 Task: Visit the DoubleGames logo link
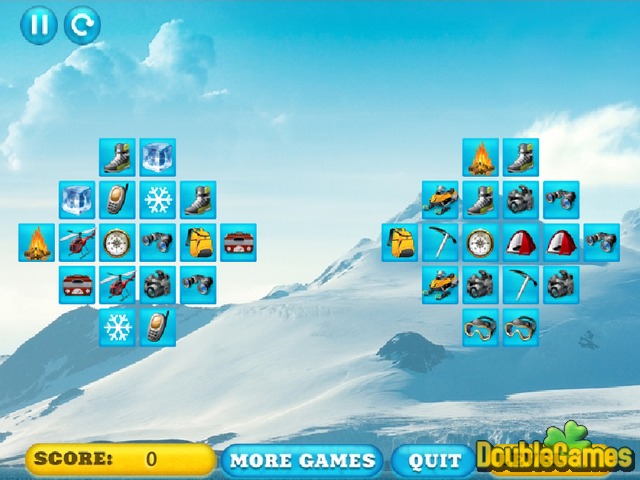(555, 457)
